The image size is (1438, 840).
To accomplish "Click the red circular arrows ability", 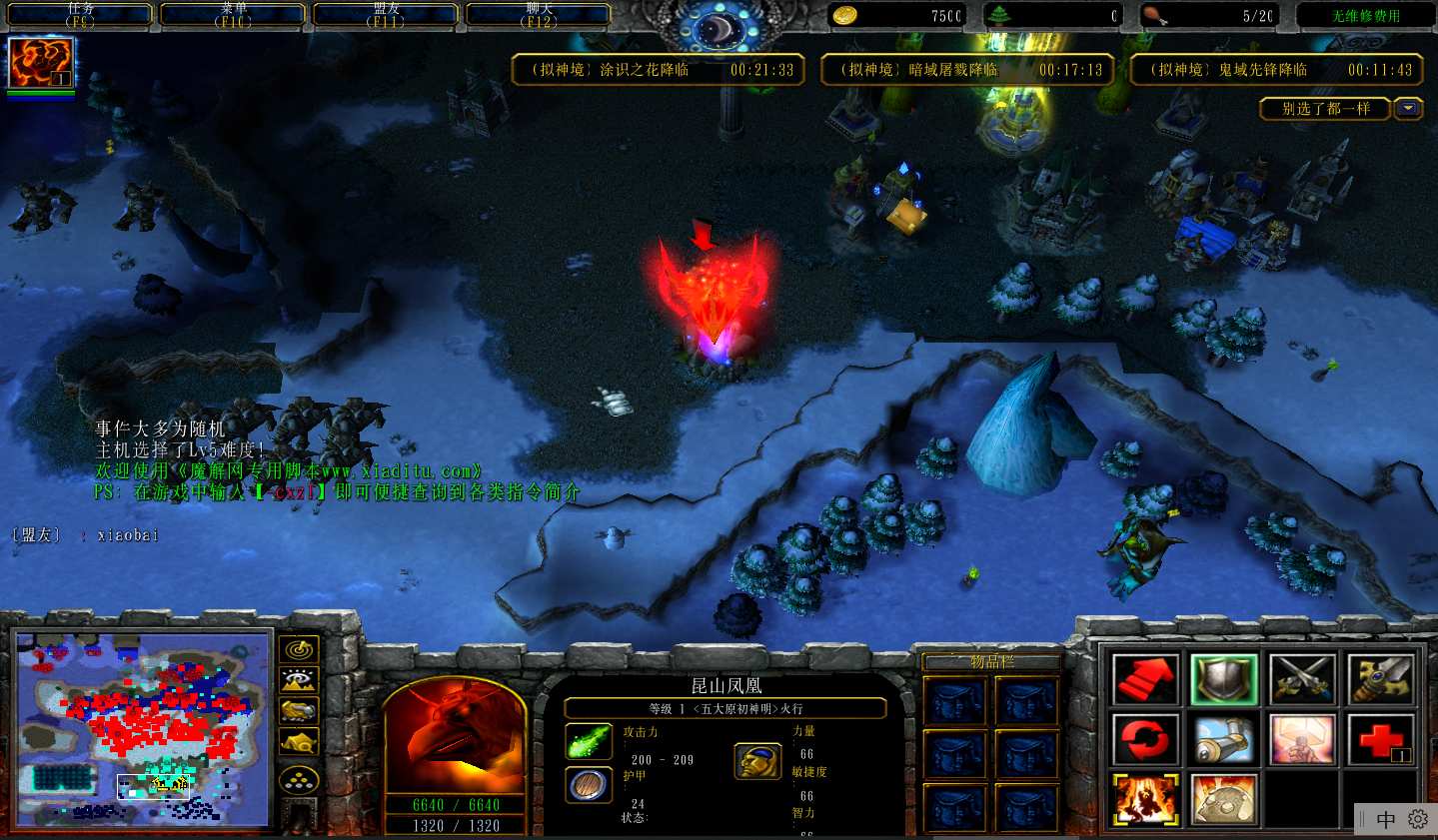I will (1145, 740).
